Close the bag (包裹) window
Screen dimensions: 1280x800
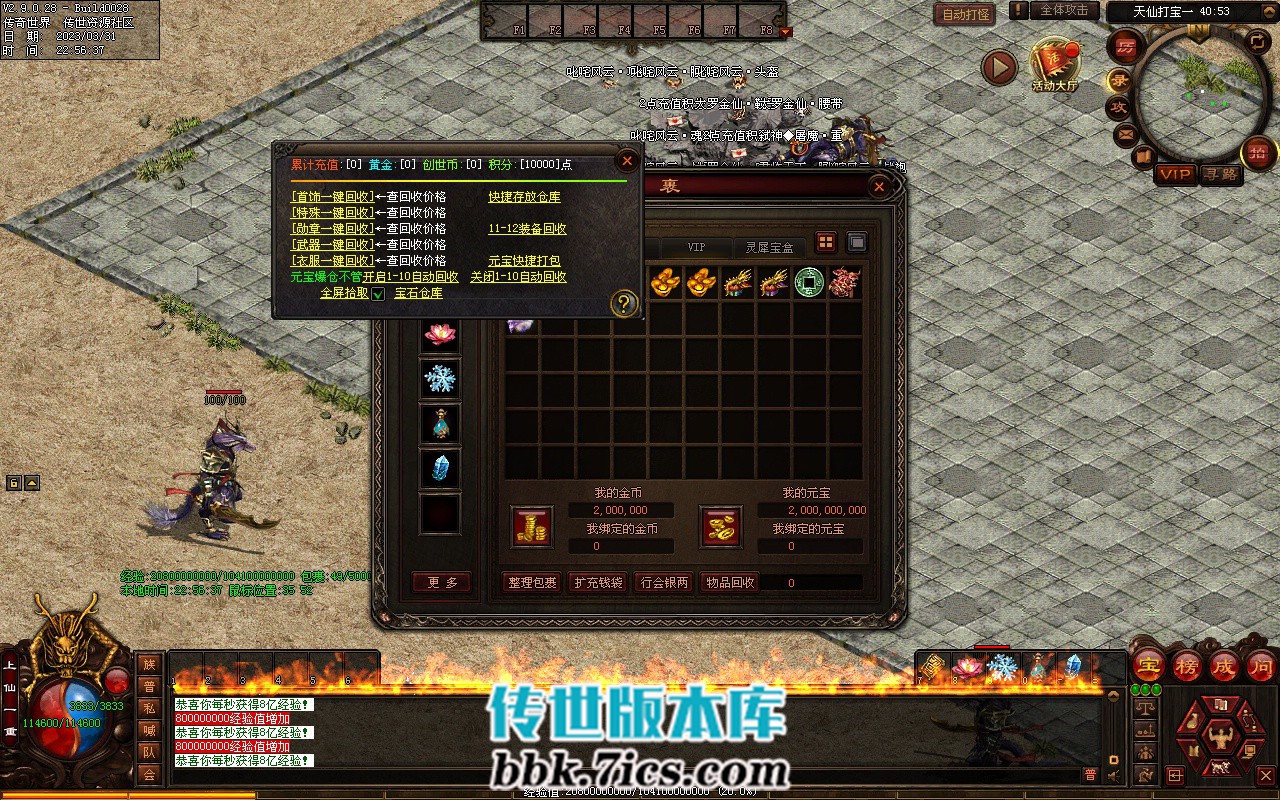click(x=879, y=186)
